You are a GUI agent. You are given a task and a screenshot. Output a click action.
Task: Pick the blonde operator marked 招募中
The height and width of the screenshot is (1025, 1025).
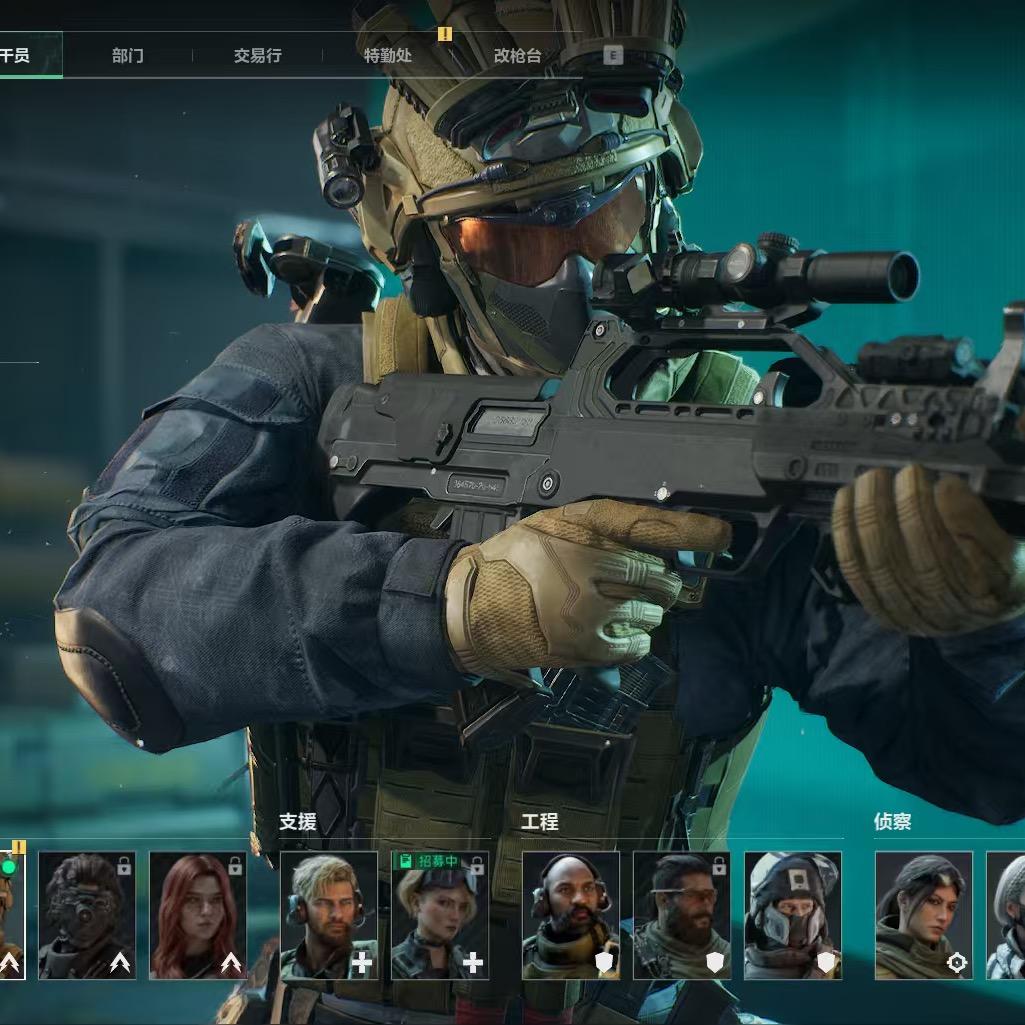pos(440,915)
